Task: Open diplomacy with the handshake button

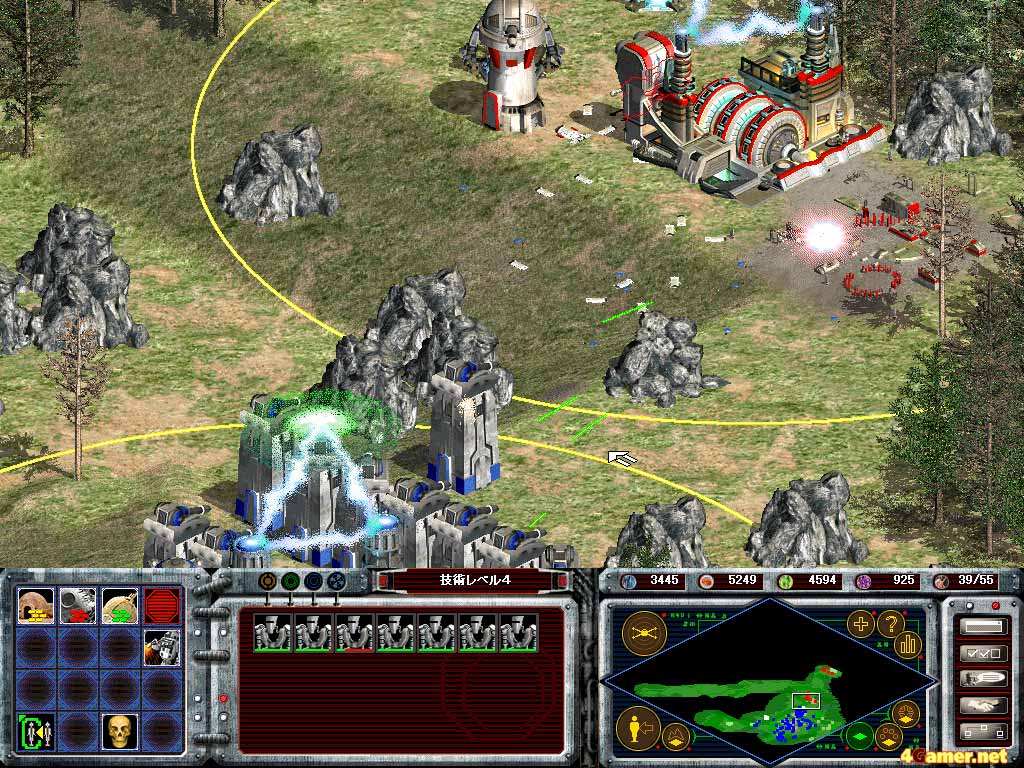Action: [x=982, y=705]
